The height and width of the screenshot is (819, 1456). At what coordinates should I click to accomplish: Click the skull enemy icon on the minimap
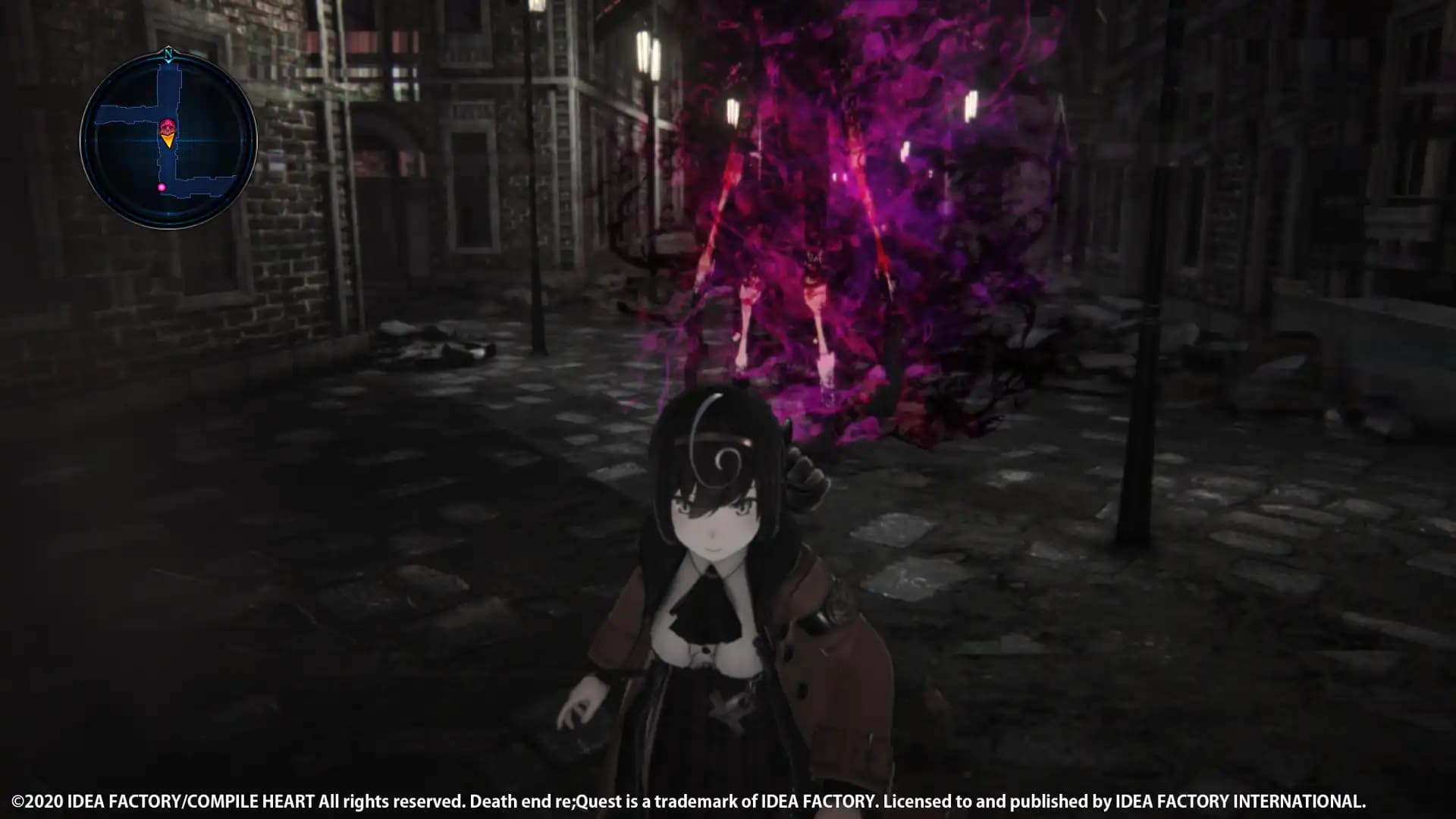tap(167, 125)
